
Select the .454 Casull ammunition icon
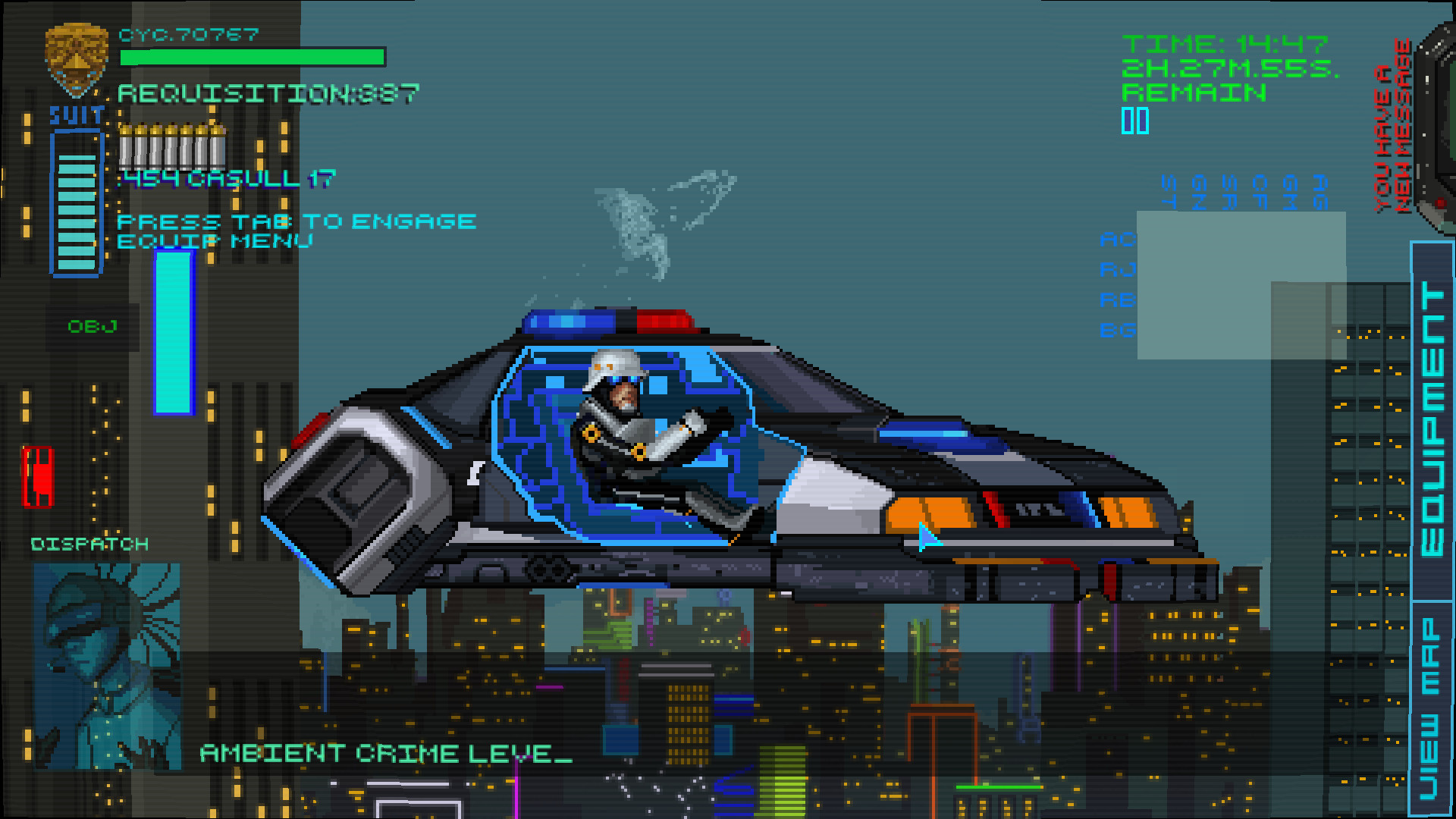(171, 148)
